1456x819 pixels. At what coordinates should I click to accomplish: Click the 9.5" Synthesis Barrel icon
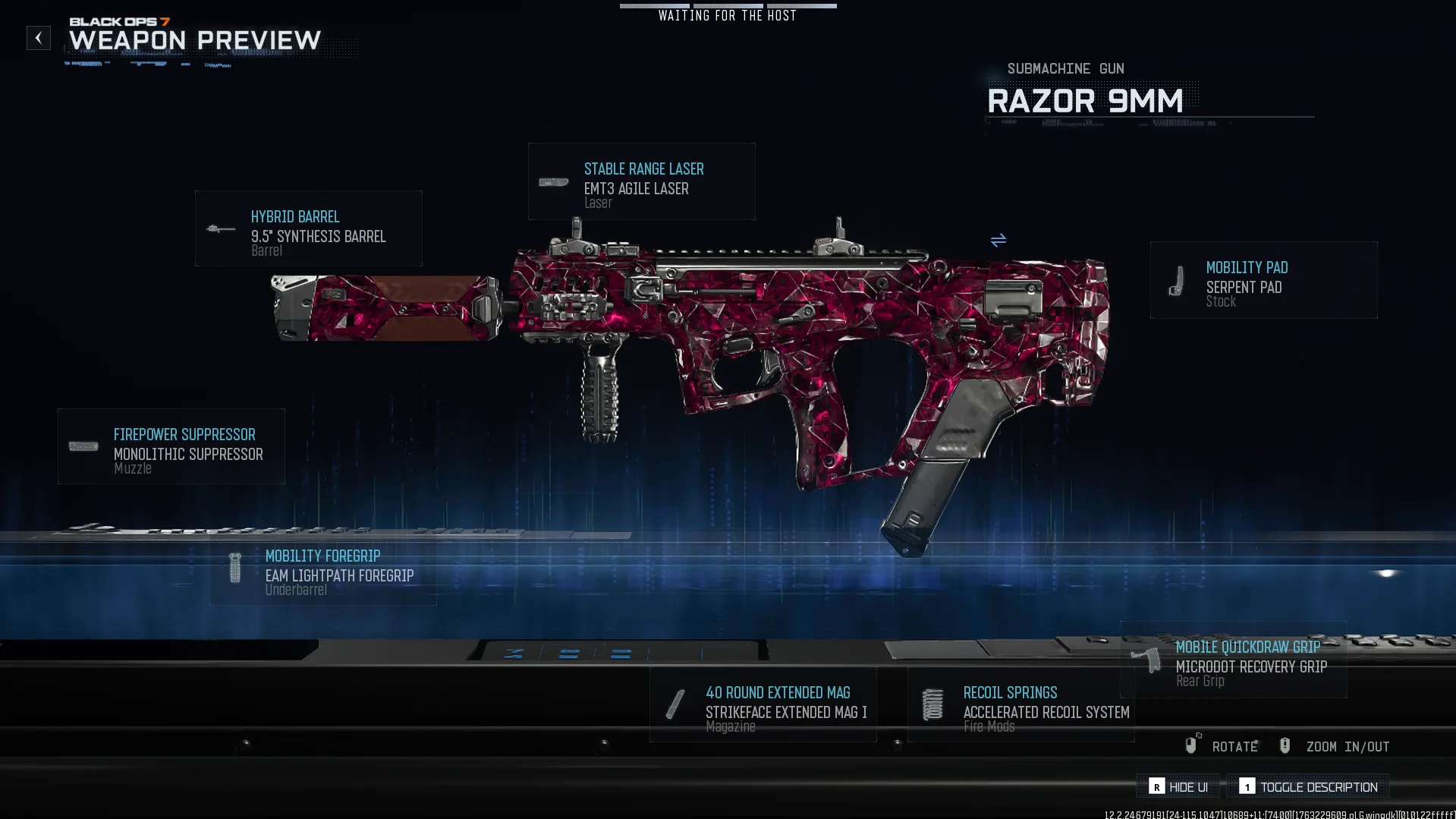219,228
